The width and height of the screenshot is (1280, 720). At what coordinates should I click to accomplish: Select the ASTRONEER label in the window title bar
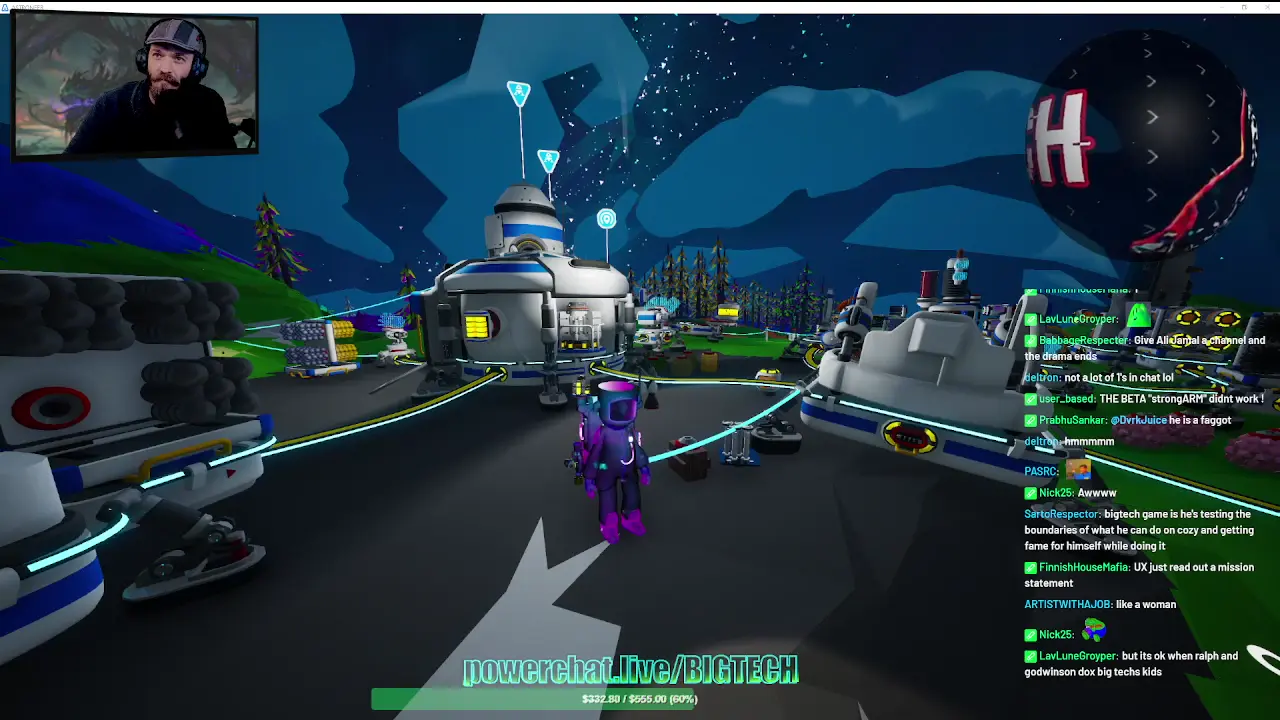tap(27, 5)
